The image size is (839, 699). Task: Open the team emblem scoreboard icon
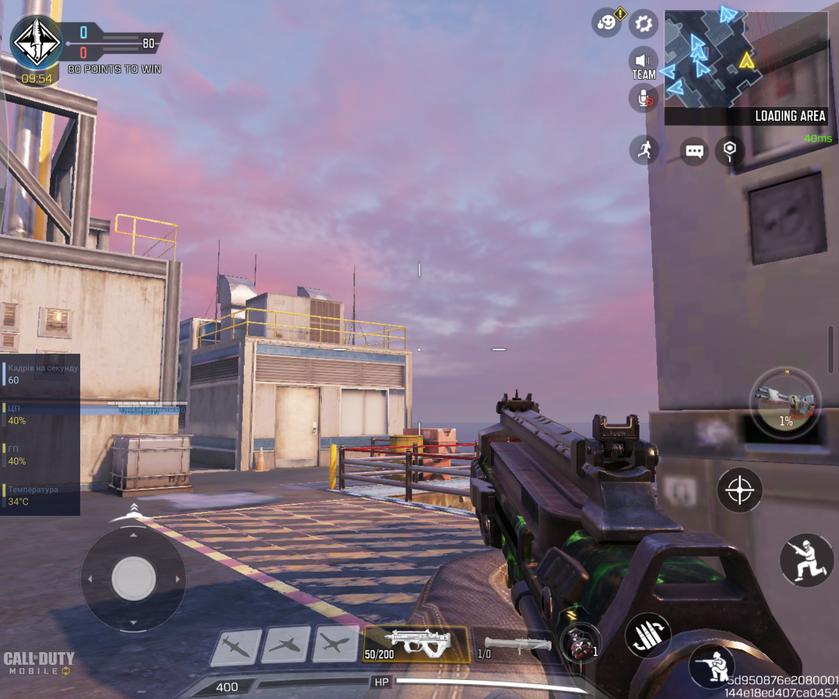click(36, 42)
